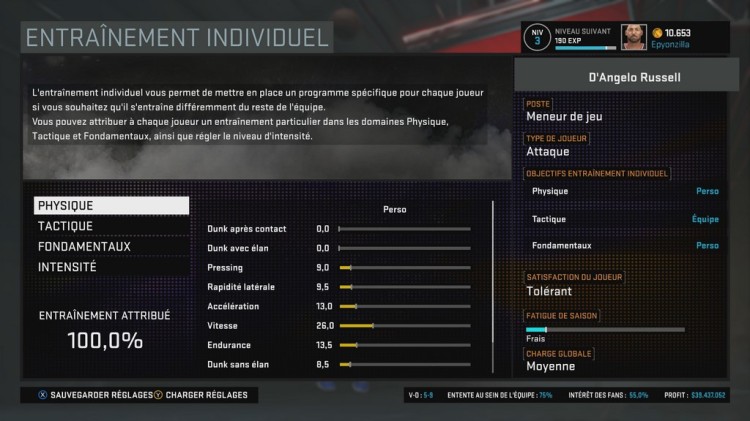Choose the INTENSITÉ category
Viewport: 750px width, 421px height.
tap(111, 267)
